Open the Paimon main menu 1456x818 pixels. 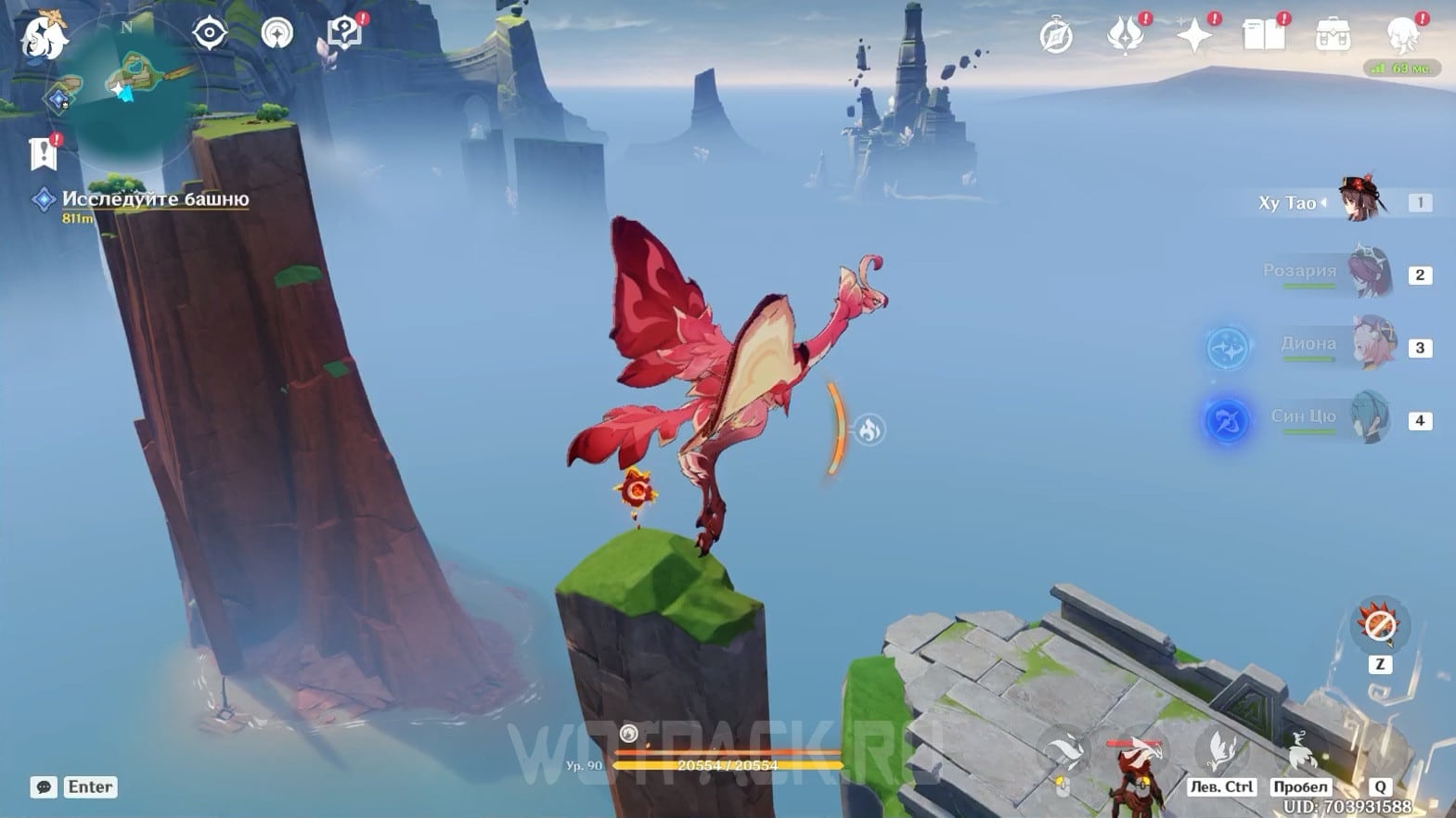tap(42, 37)
